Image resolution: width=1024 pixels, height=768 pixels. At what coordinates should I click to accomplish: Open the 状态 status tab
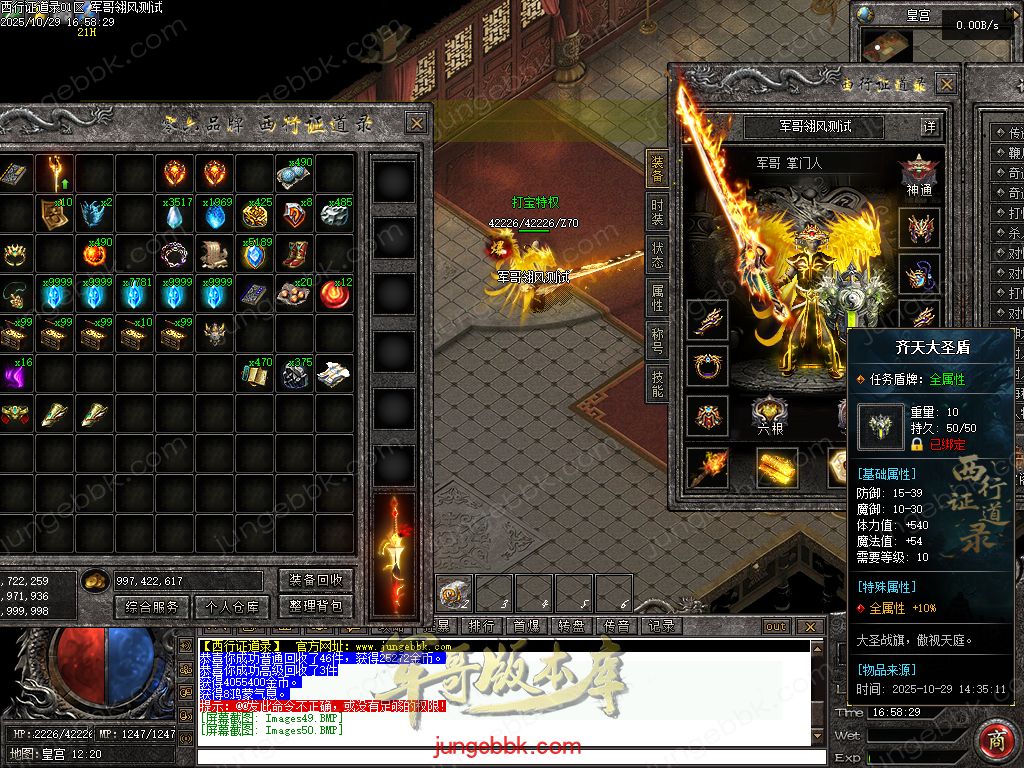(x=657, y=255)
